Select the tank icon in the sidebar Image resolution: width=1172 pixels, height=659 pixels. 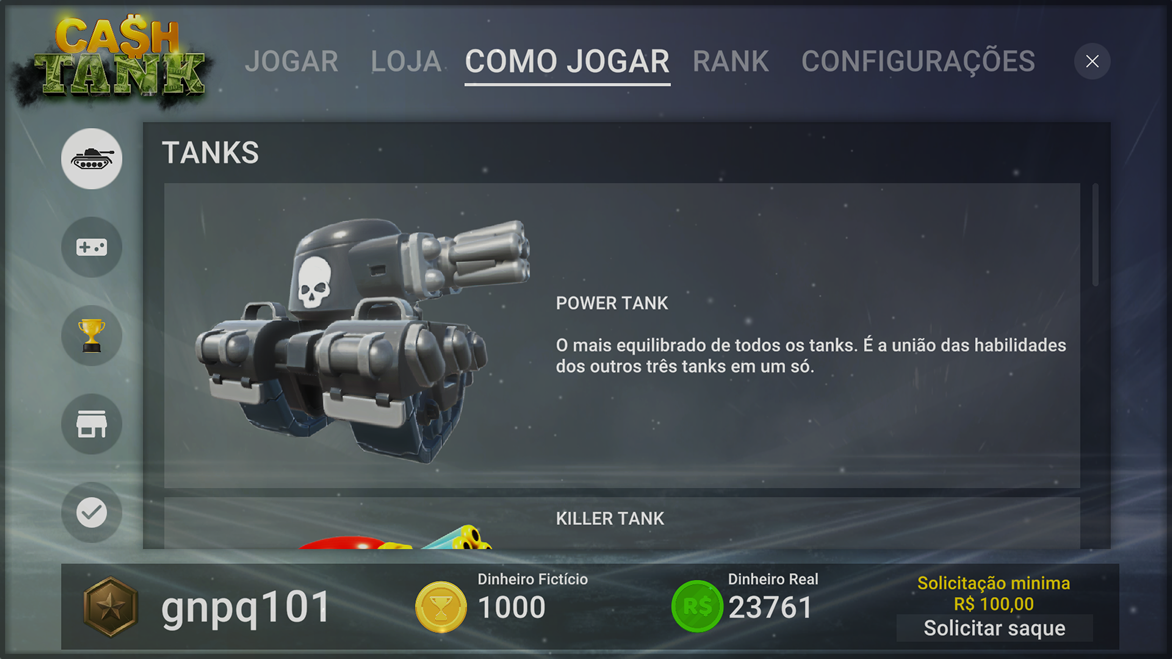[x=92, y=159]
